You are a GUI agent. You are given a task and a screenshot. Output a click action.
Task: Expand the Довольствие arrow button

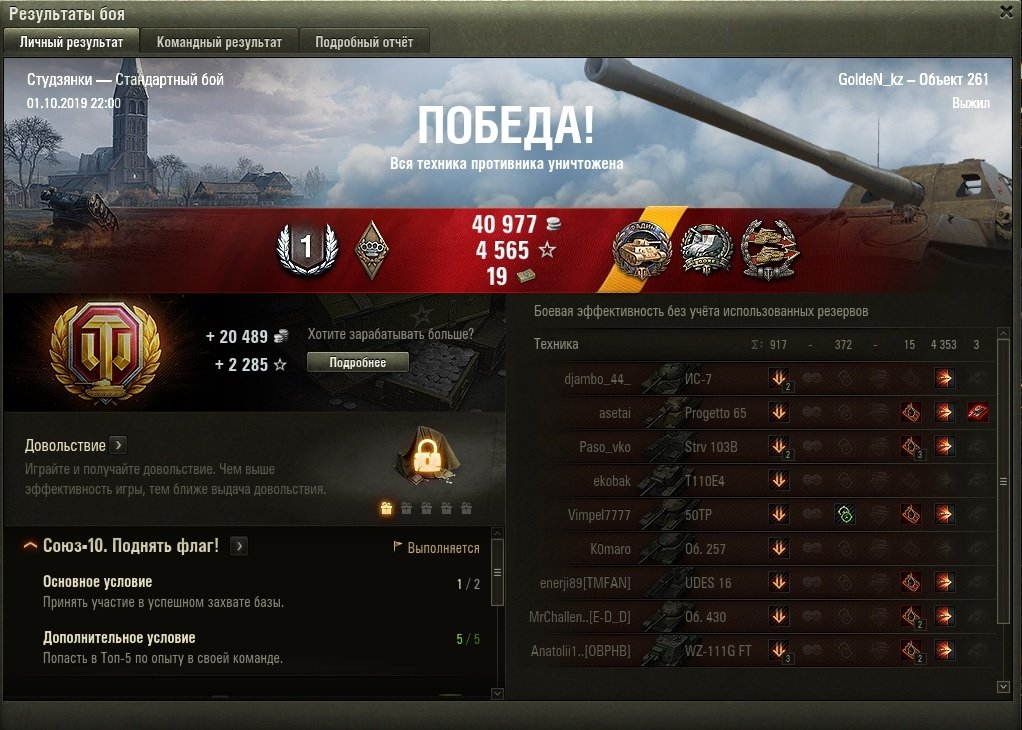(x=118, y=445)
